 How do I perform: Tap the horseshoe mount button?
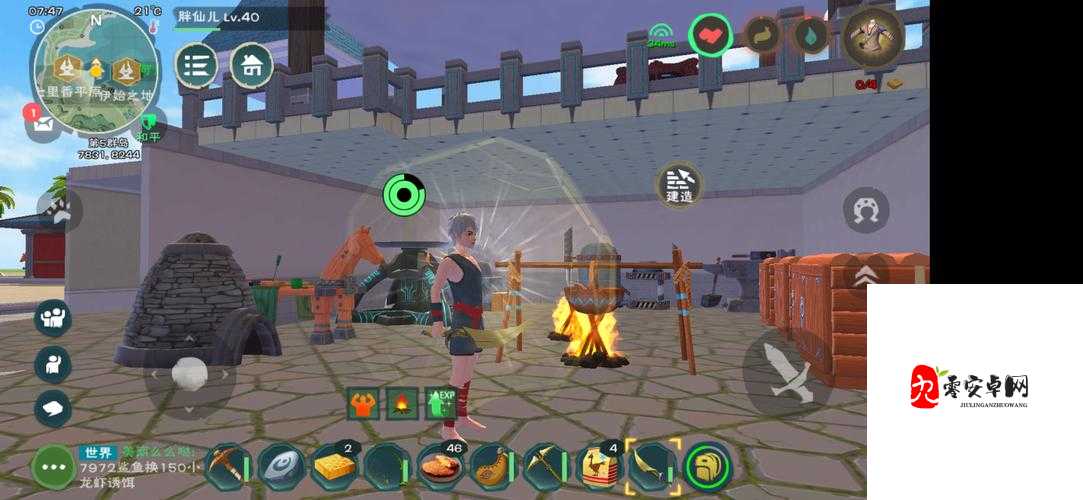point(865,211)
